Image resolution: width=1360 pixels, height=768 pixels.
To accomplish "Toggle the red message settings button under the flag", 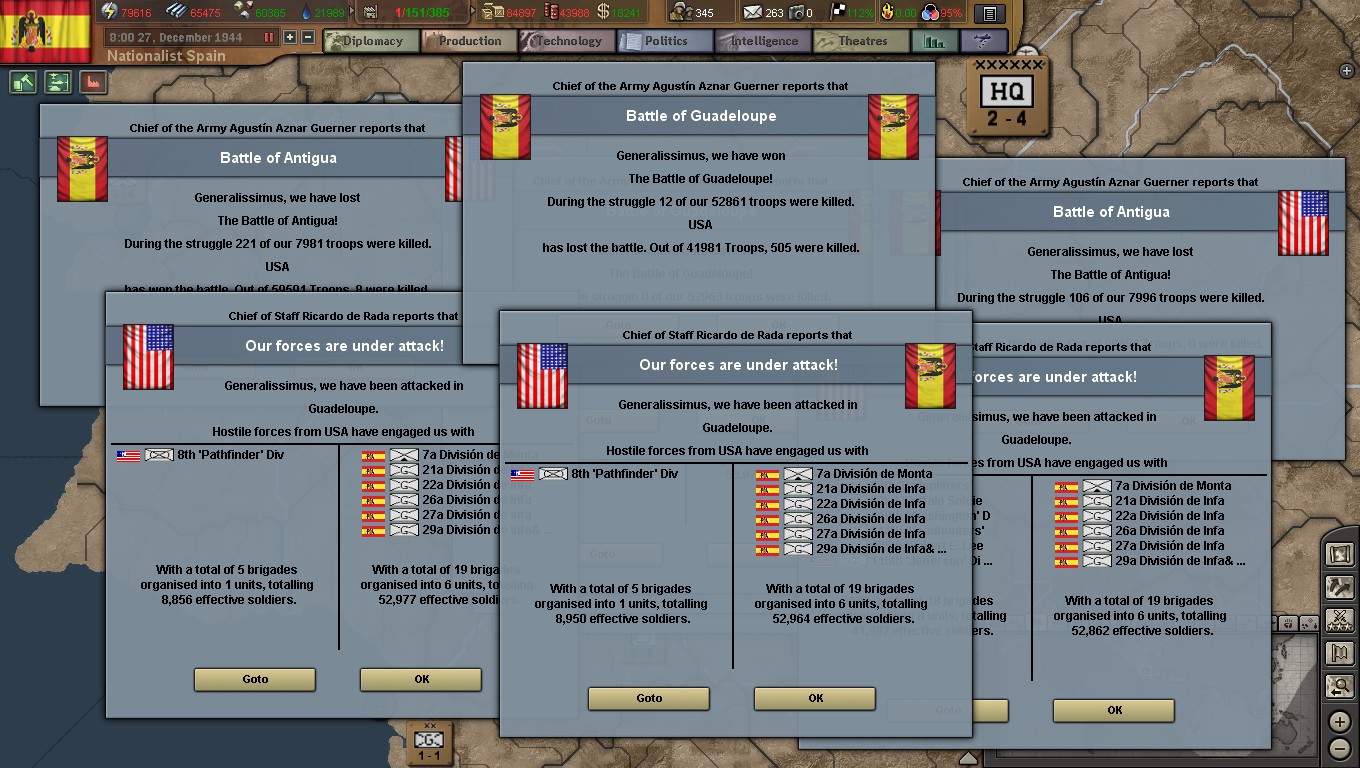I will coord(93,82).
